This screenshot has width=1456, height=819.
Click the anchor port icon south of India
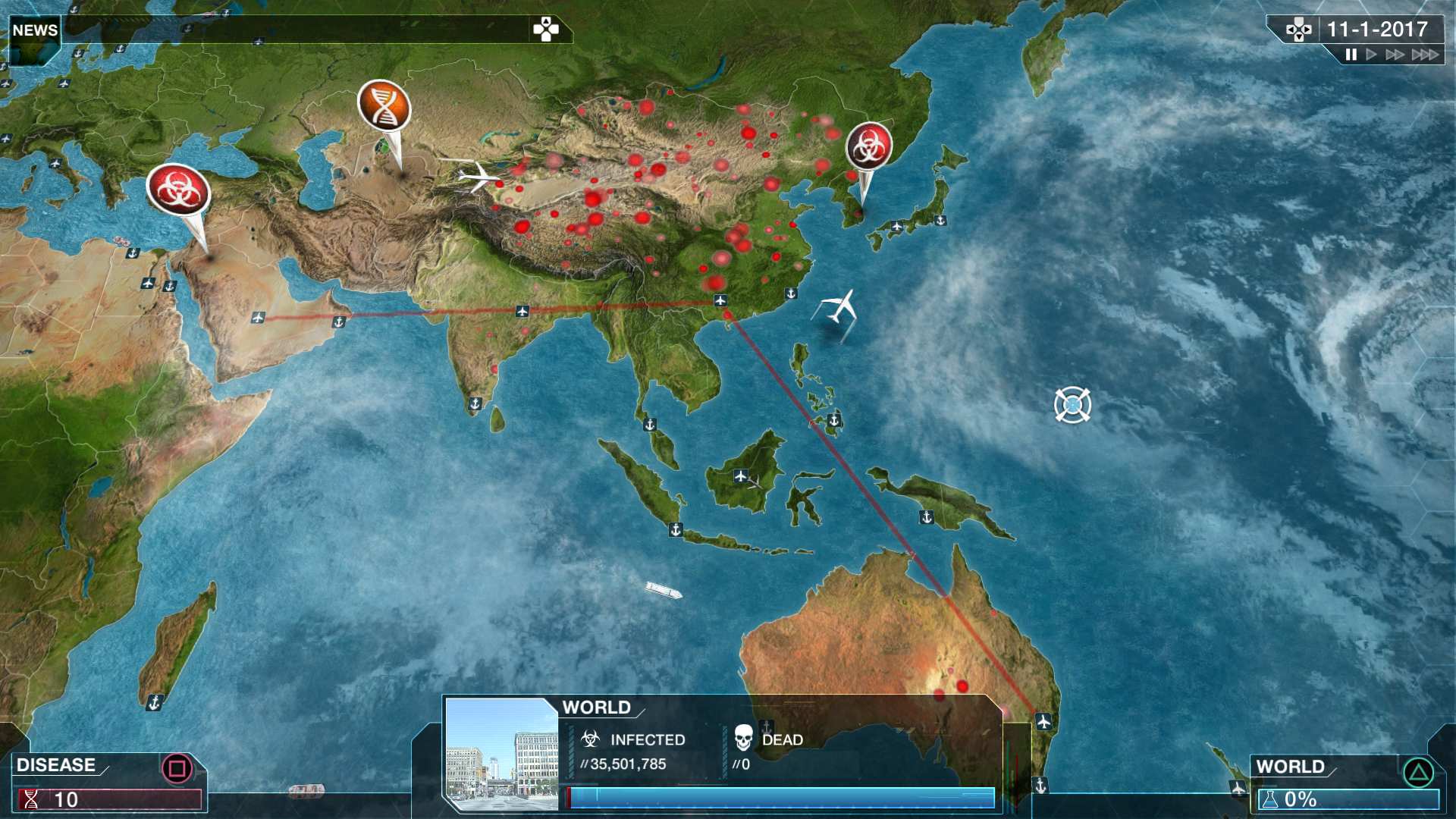coord(474,404)
